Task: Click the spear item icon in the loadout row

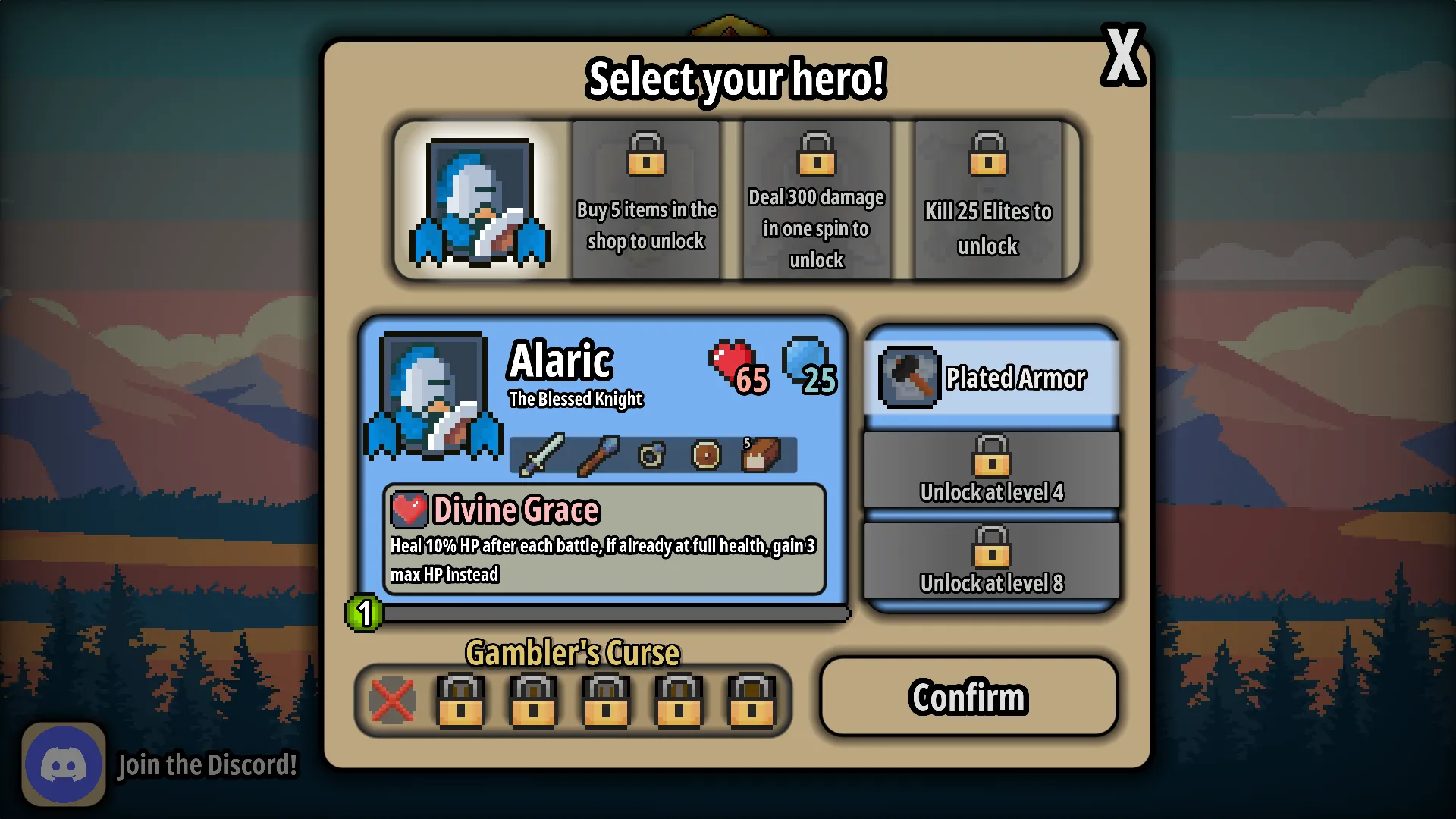Action: coord(598,455)
